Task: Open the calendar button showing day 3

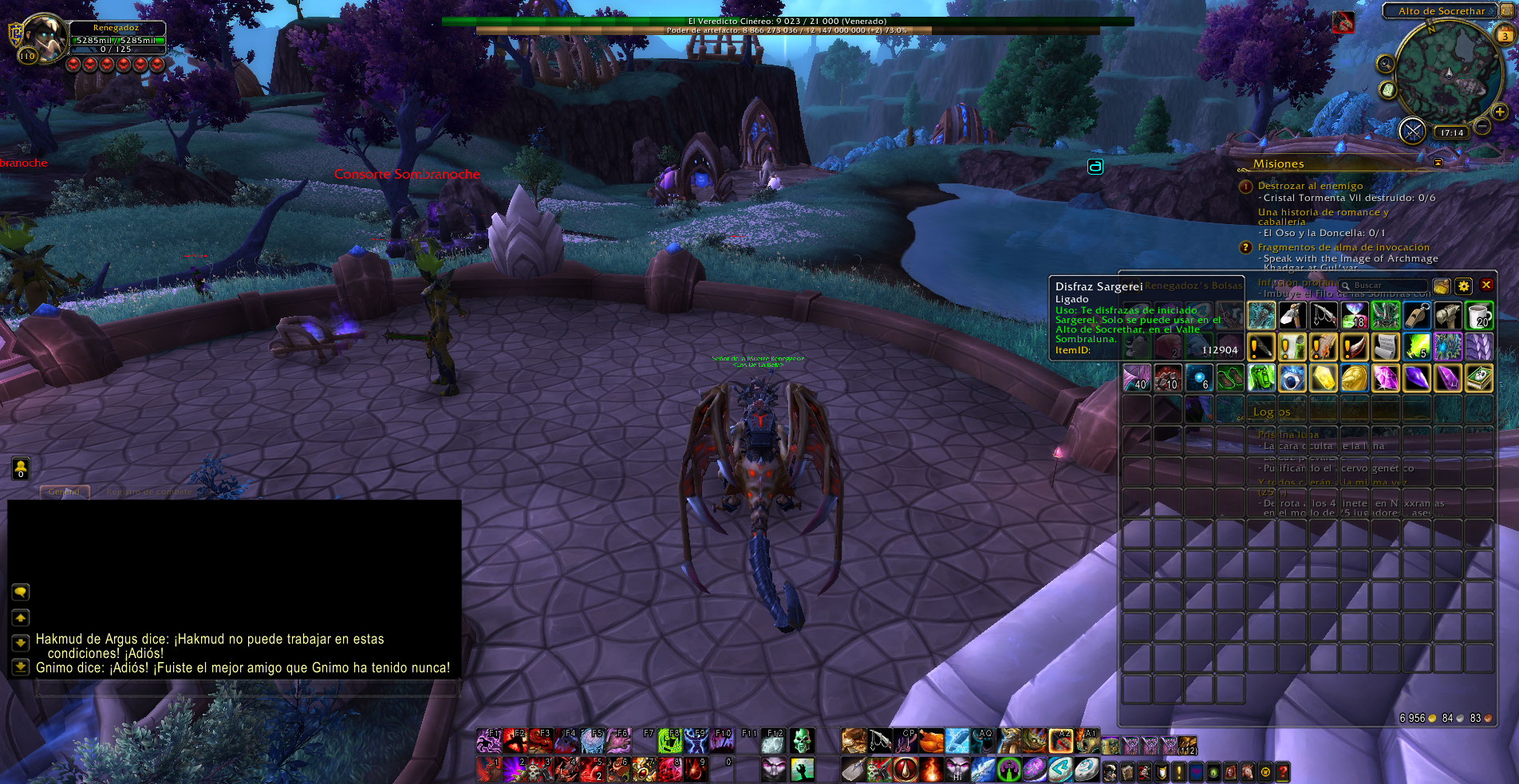Action: (1505, 35)
